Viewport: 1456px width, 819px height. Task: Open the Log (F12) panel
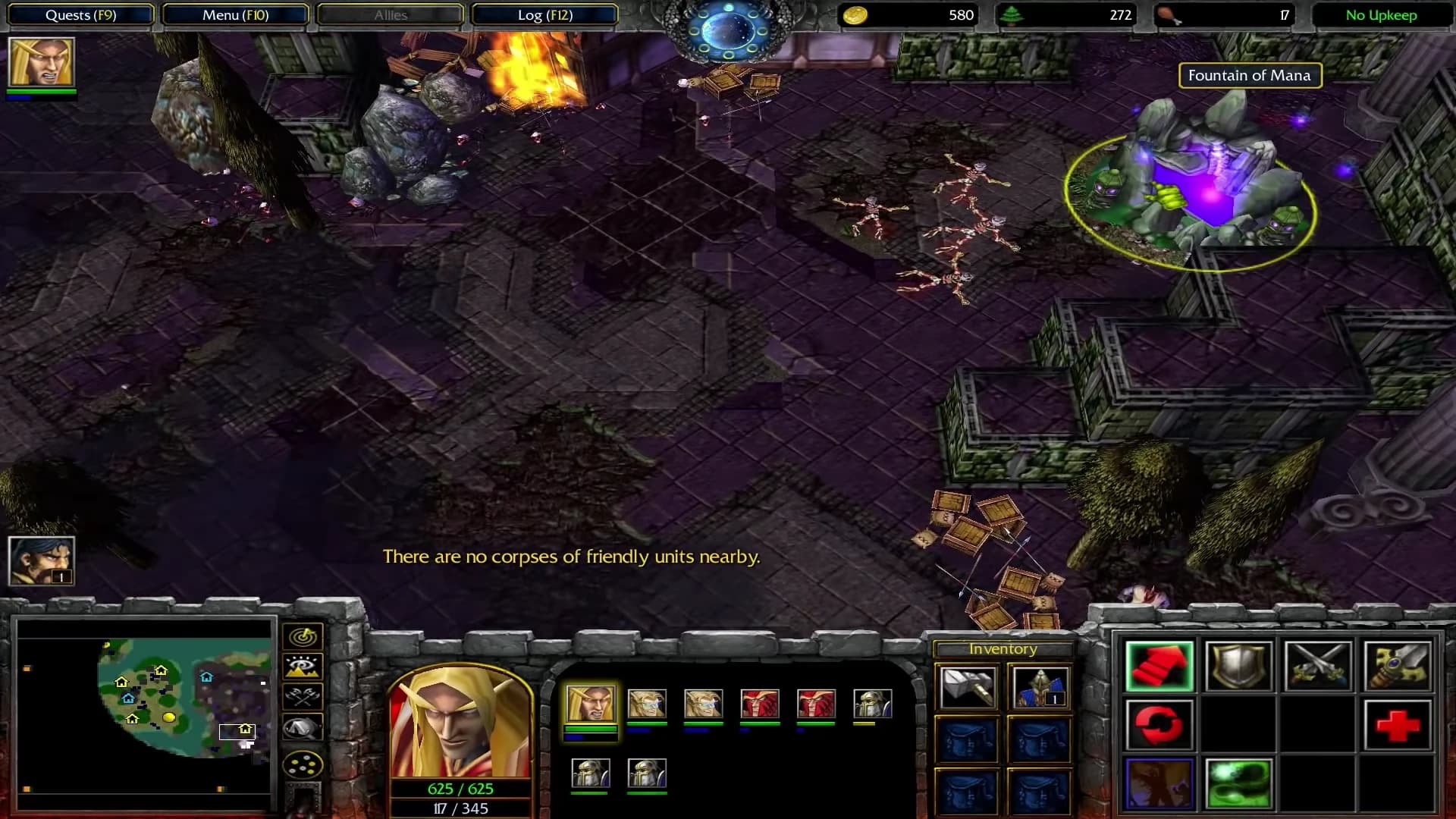point(543,14)
